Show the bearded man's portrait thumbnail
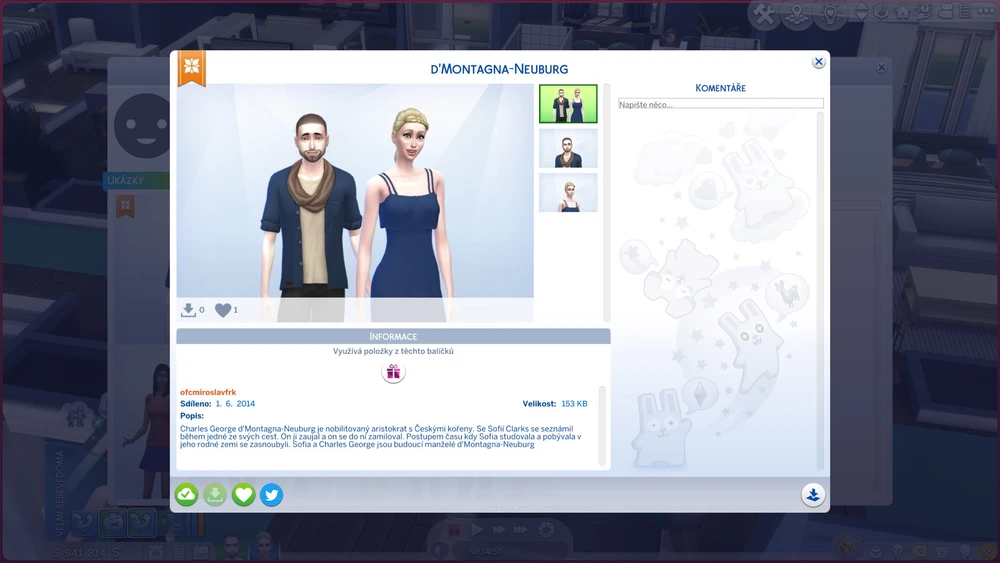1000x563 pixels. 568,148
